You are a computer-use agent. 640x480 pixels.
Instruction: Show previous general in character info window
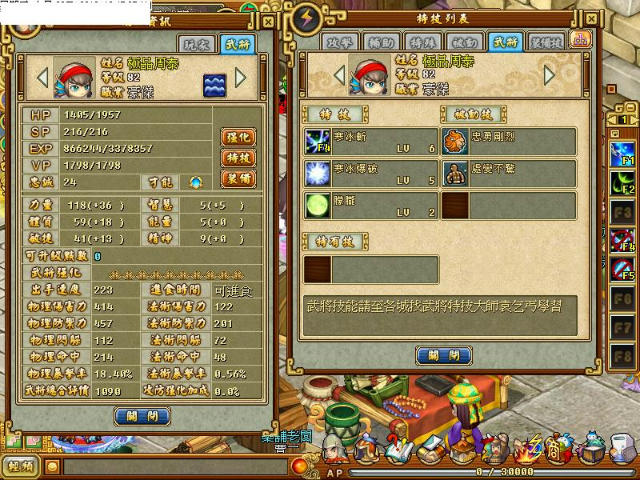pos(42,77)
